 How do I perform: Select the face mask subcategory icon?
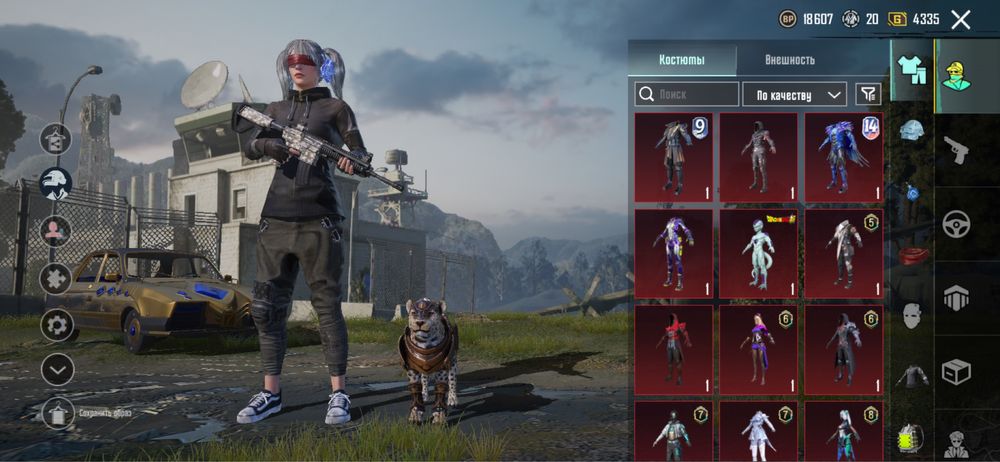(911, 315)
